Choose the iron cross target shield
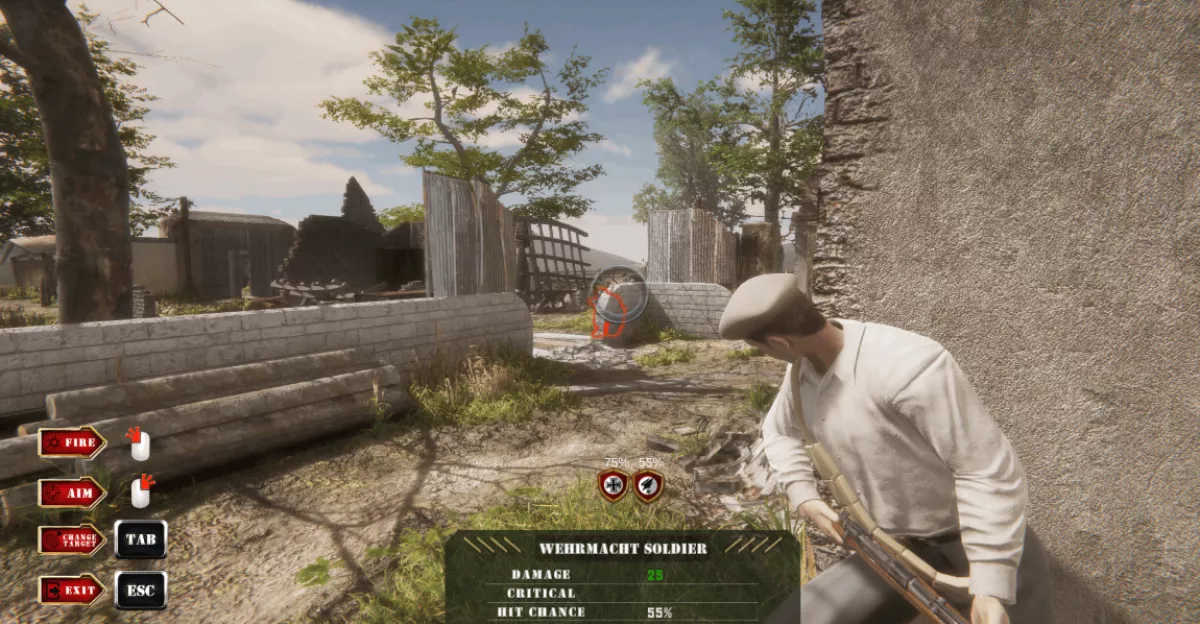 pyautogui.click(x=613, y=486)
